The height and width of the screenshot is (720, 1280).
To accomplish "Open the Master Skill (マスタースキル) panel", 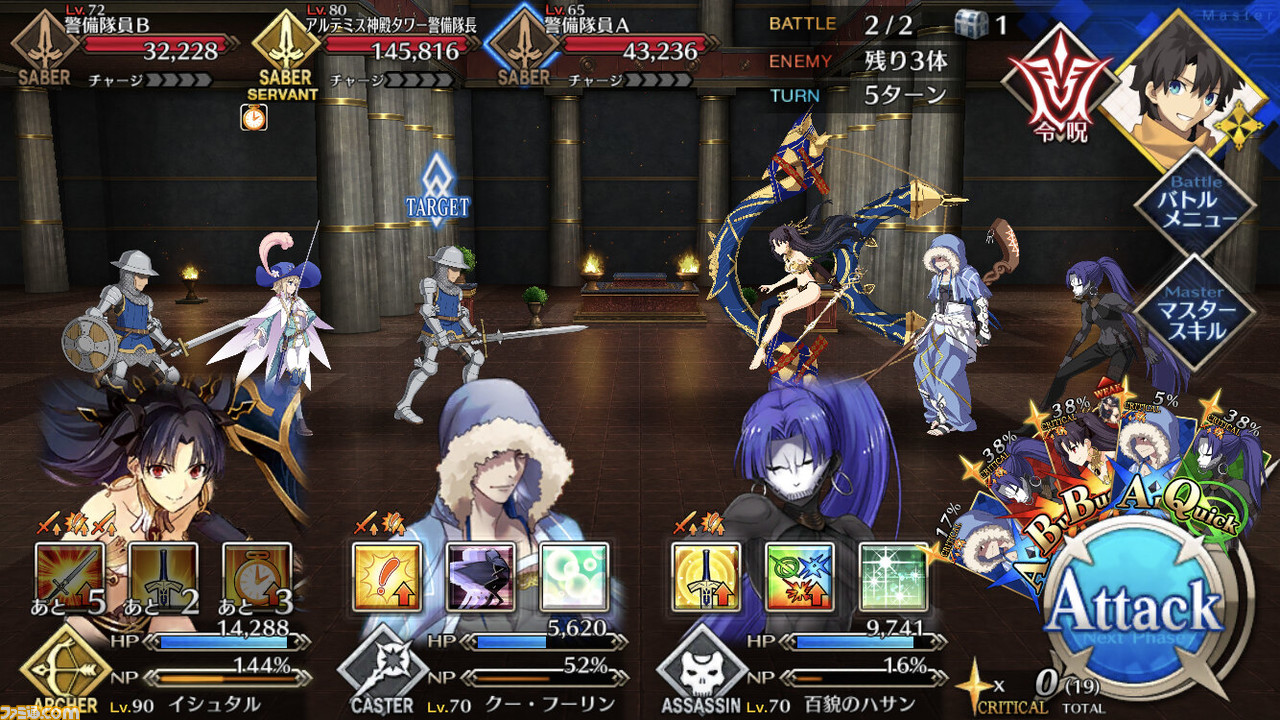I will (x=1196, y=310).
